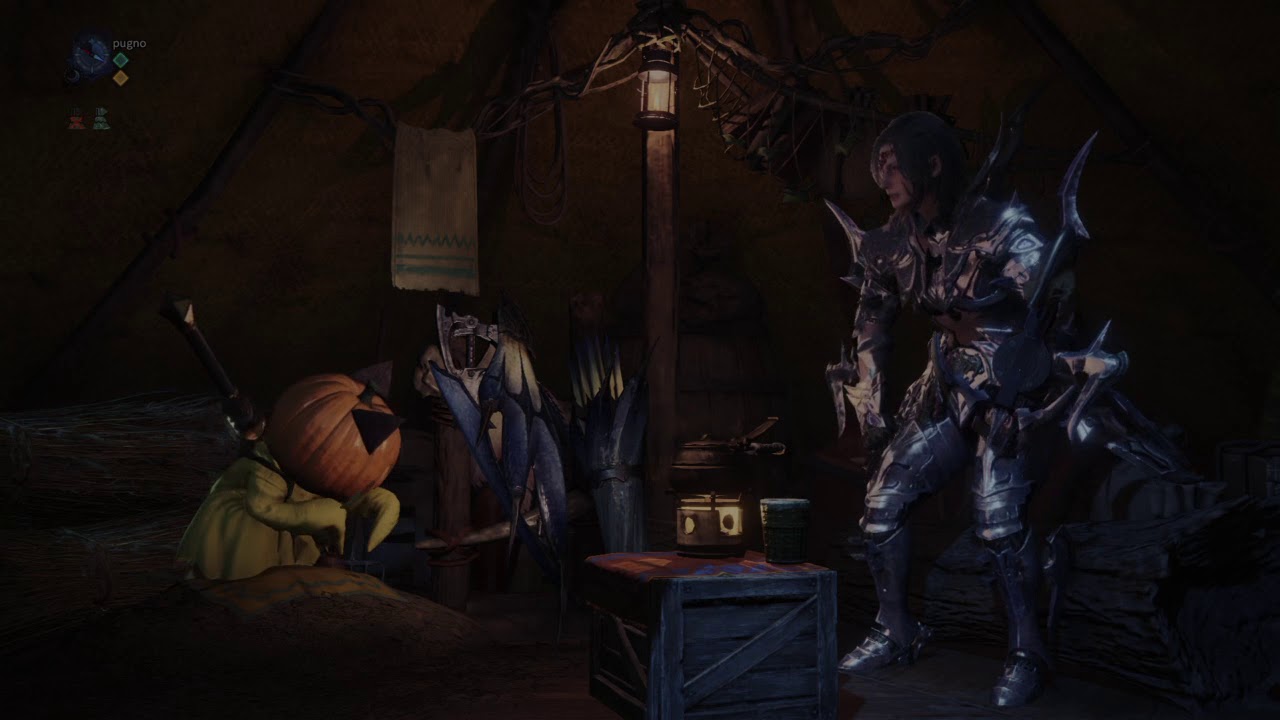Click the red buff status icon
Viewport: 1280px width, 720px height.
coord(78,119)
